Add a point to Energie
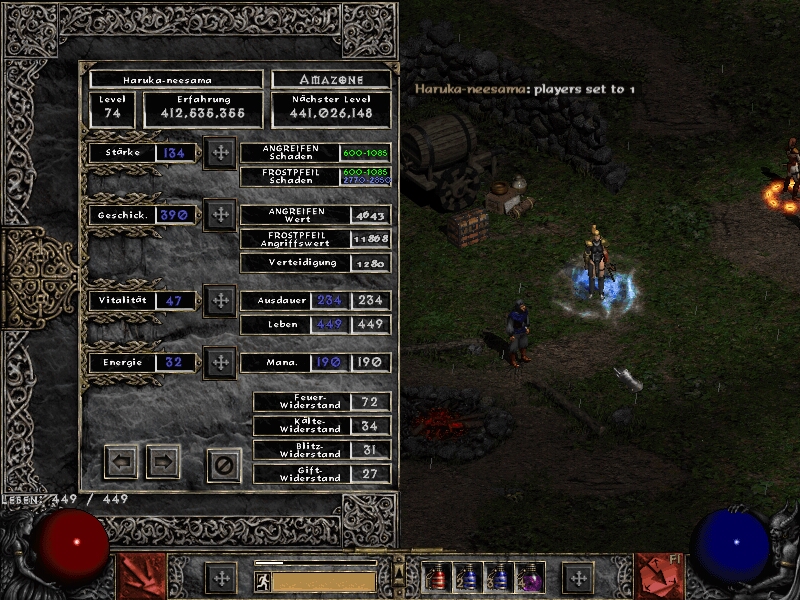Screen dimensions: 800x600 tap(219, 362)
